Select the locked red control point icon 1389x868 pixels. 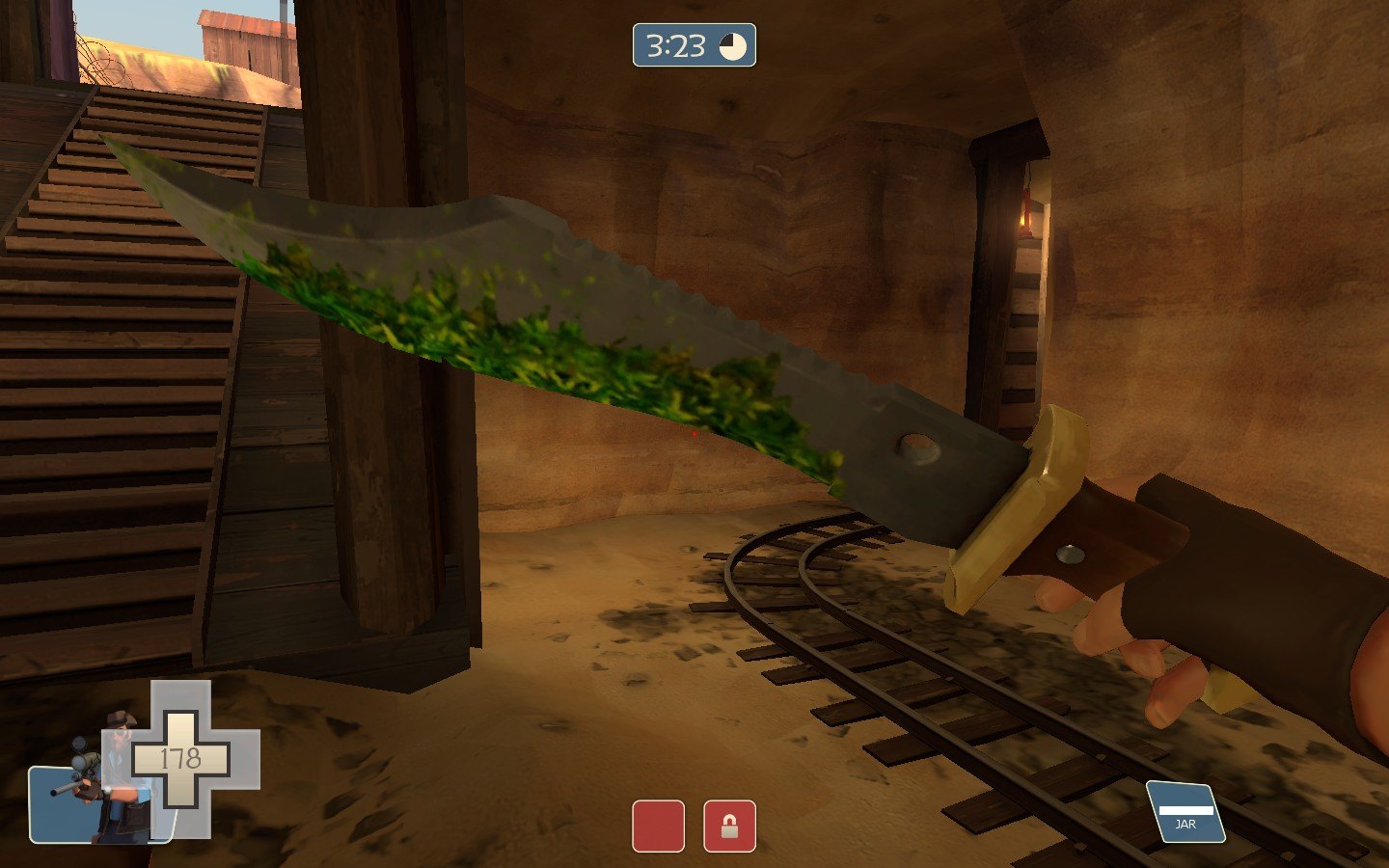[x=729, y=827]
